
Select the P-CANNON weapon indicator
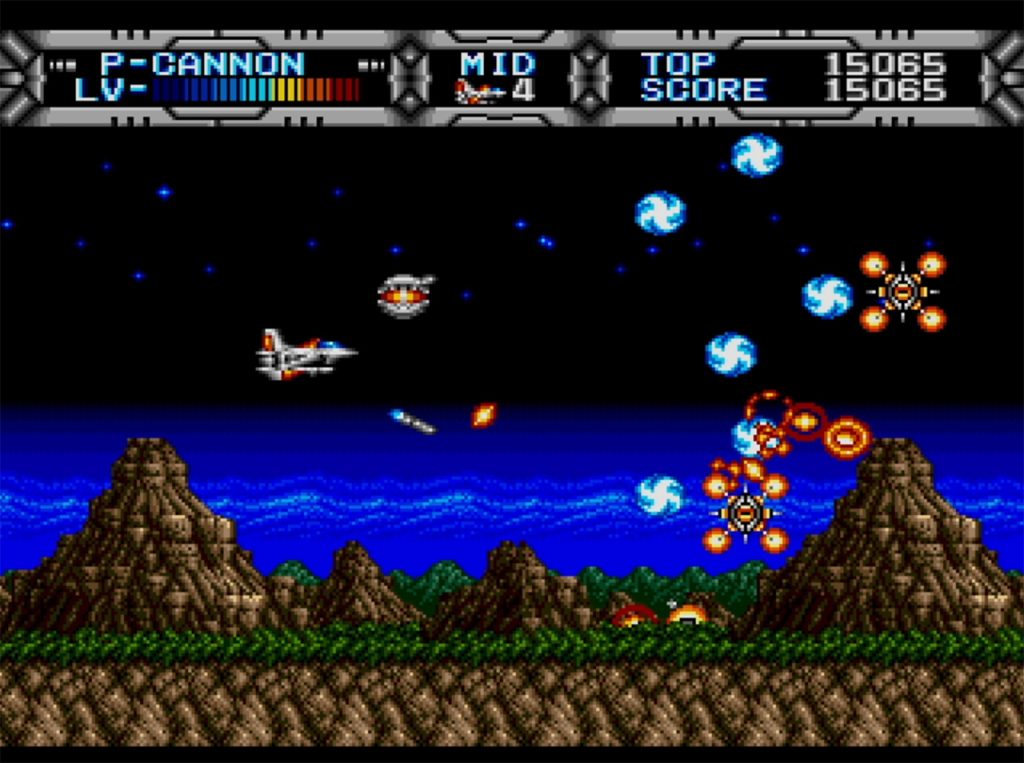[202, 64]
